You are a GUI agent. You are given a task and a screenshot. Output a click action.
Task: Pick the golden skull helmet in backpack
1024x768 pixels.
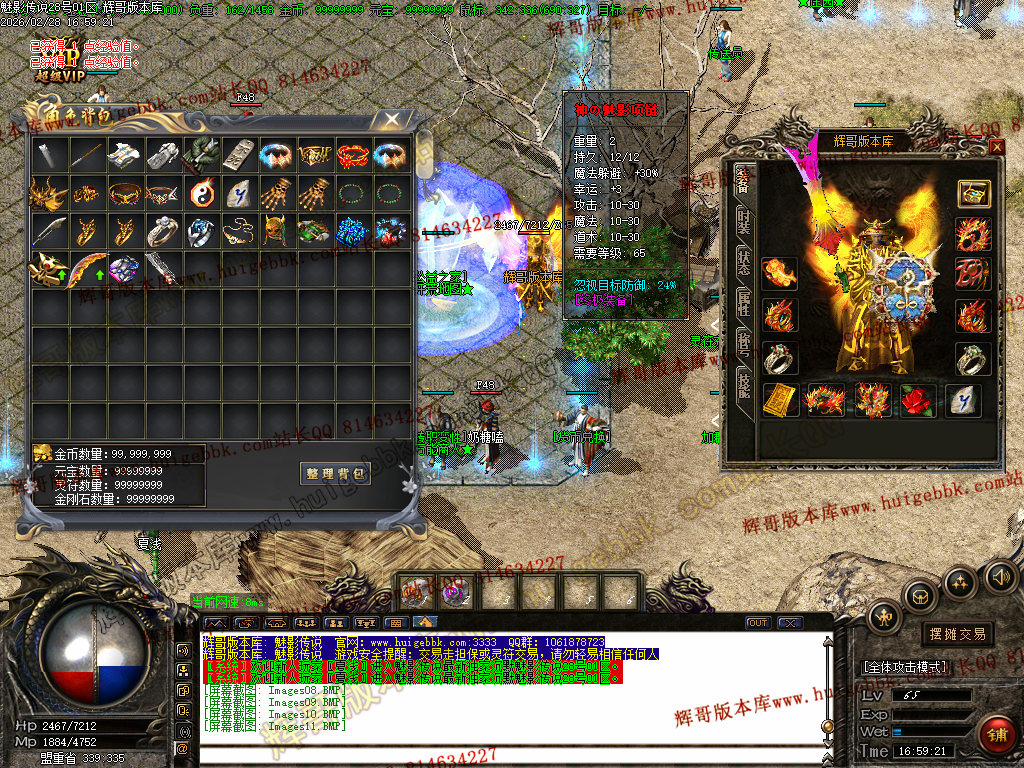(277, 231)
